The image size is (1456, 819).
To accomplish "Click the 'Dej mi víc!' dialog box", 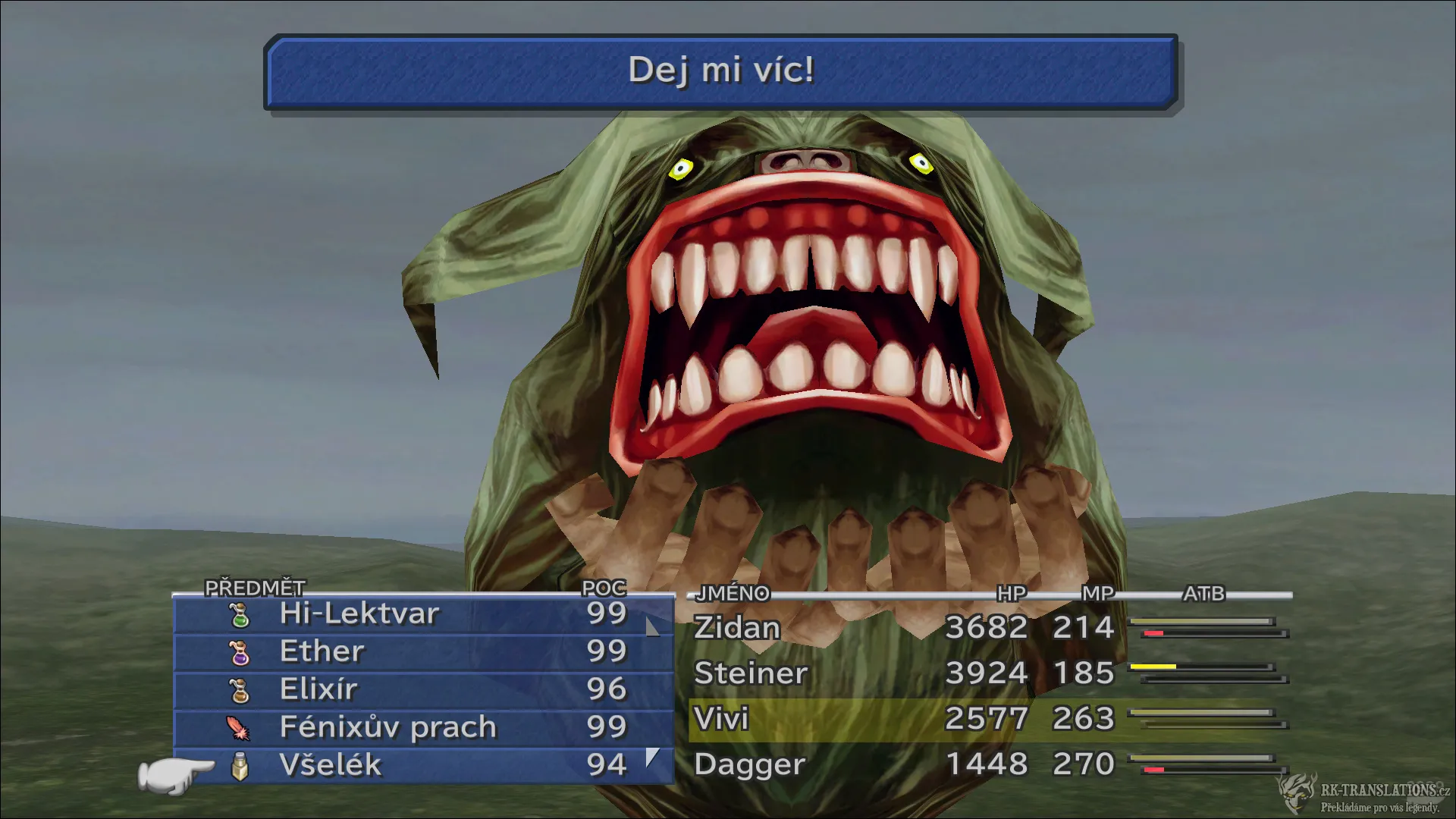I will (x=722, y=73).
